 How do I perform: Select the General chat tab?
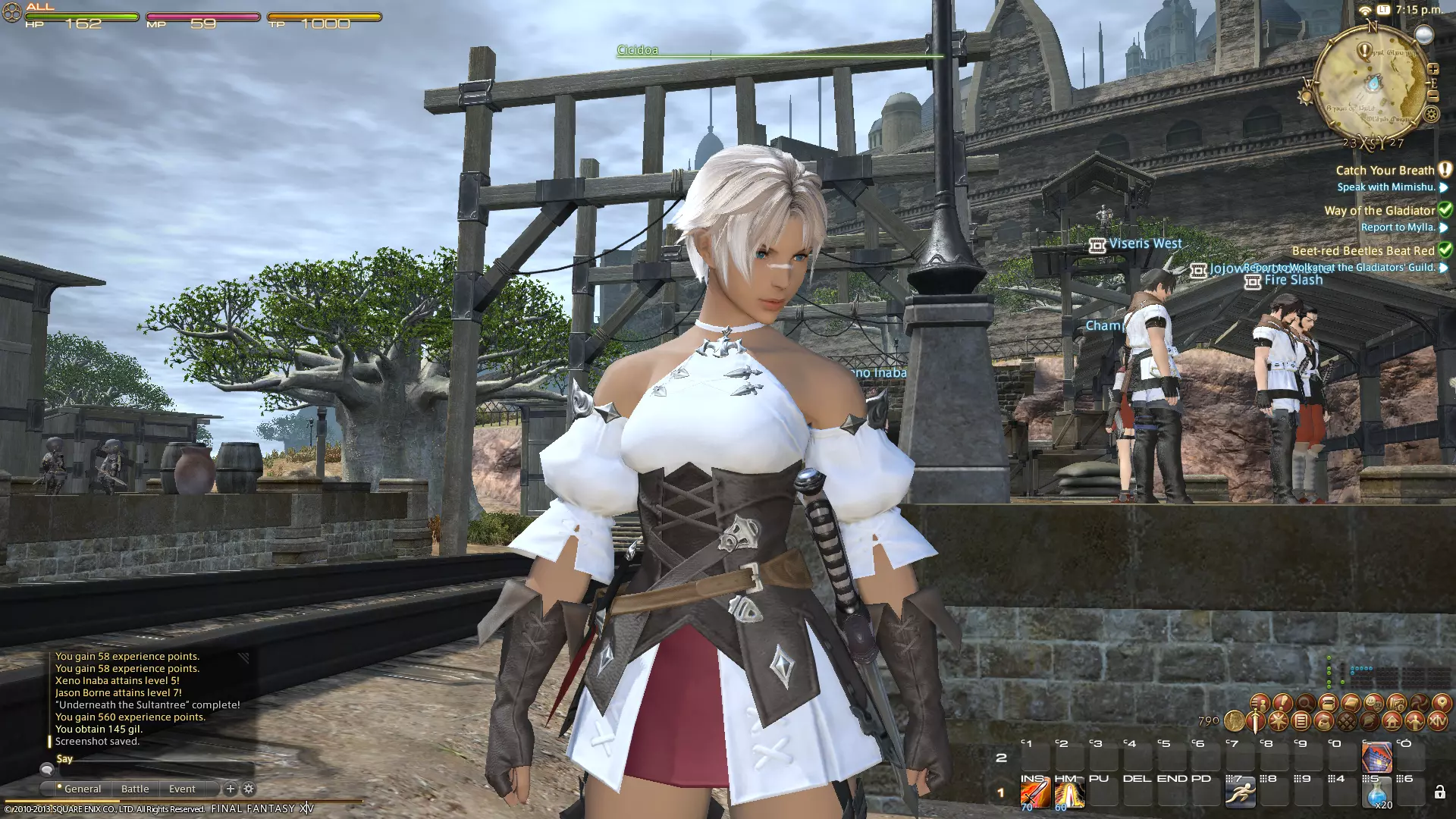(x=82, y=789)
